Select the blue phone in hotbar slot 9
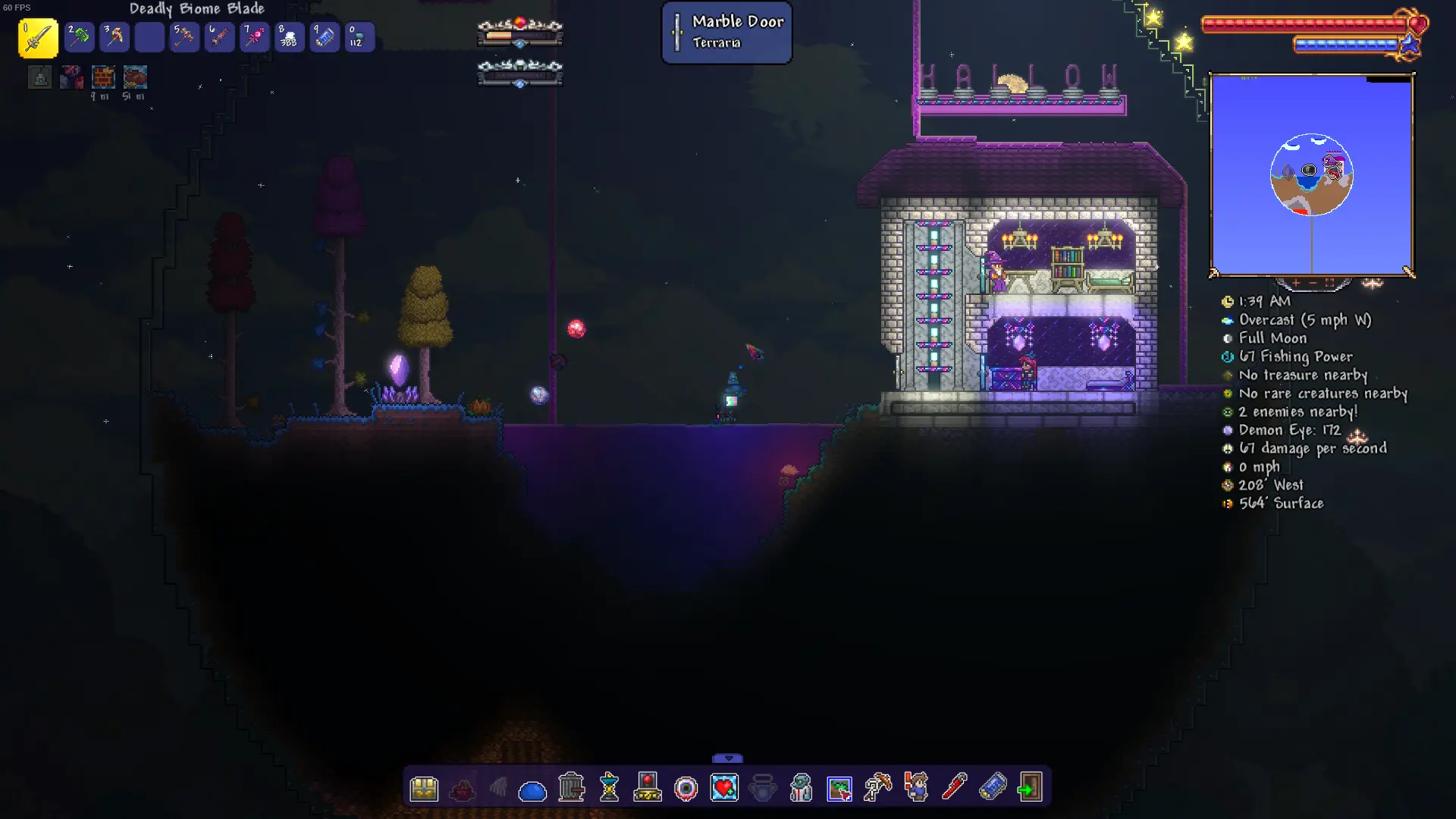Image resolution: width=1456 pixels, height=819 pixels. point(325,37)
